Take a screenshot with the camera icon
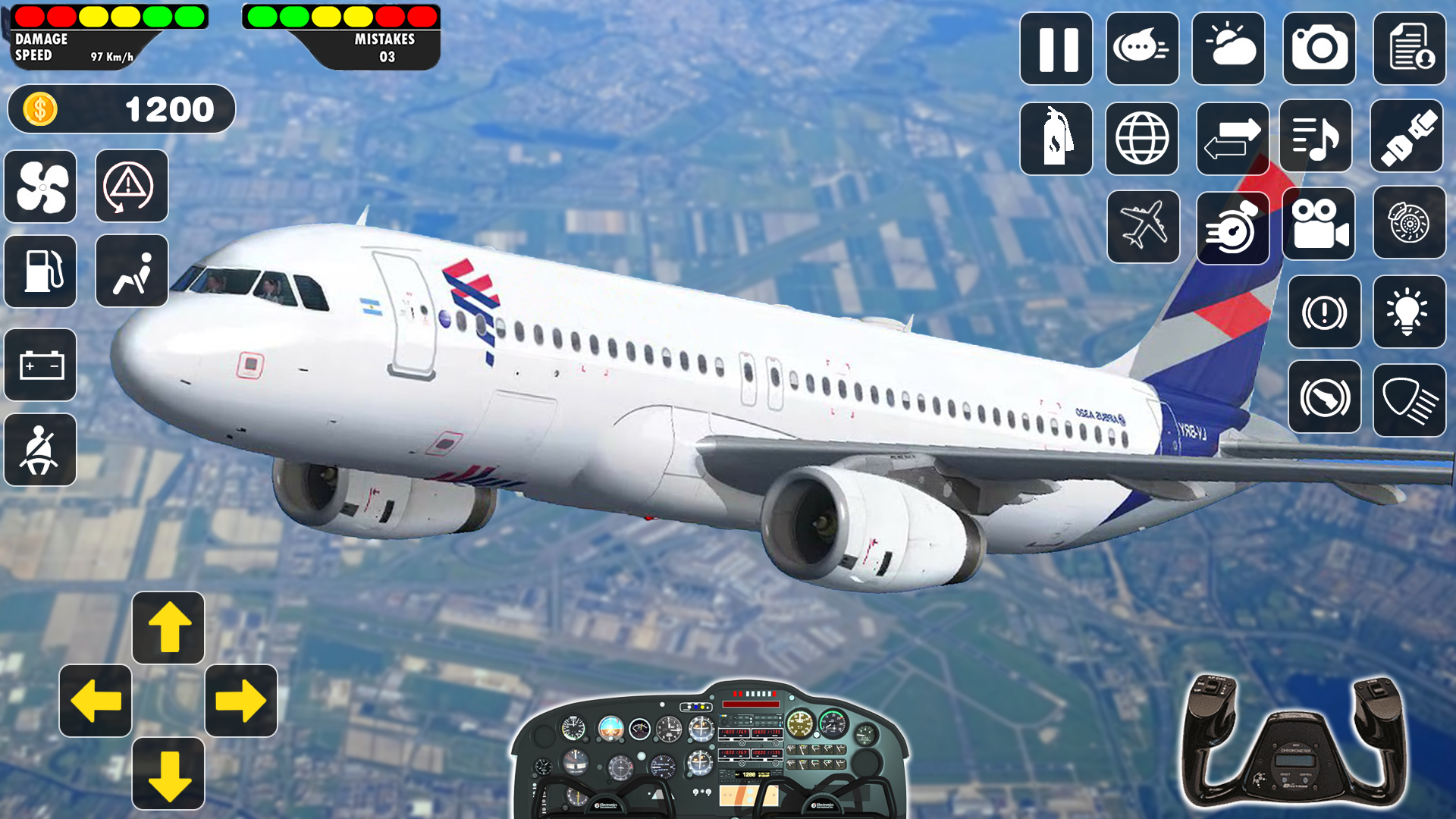 click(1319, 49)
